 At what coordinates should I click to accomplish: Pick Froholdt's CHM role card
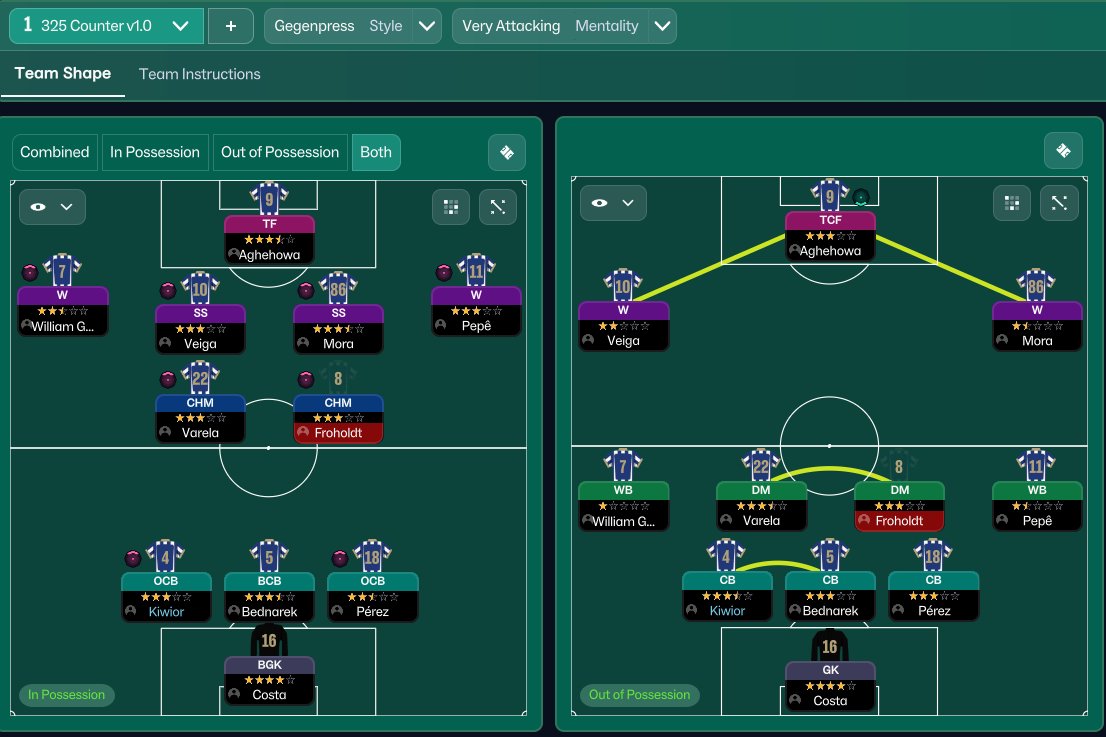[x=338, y=418]
